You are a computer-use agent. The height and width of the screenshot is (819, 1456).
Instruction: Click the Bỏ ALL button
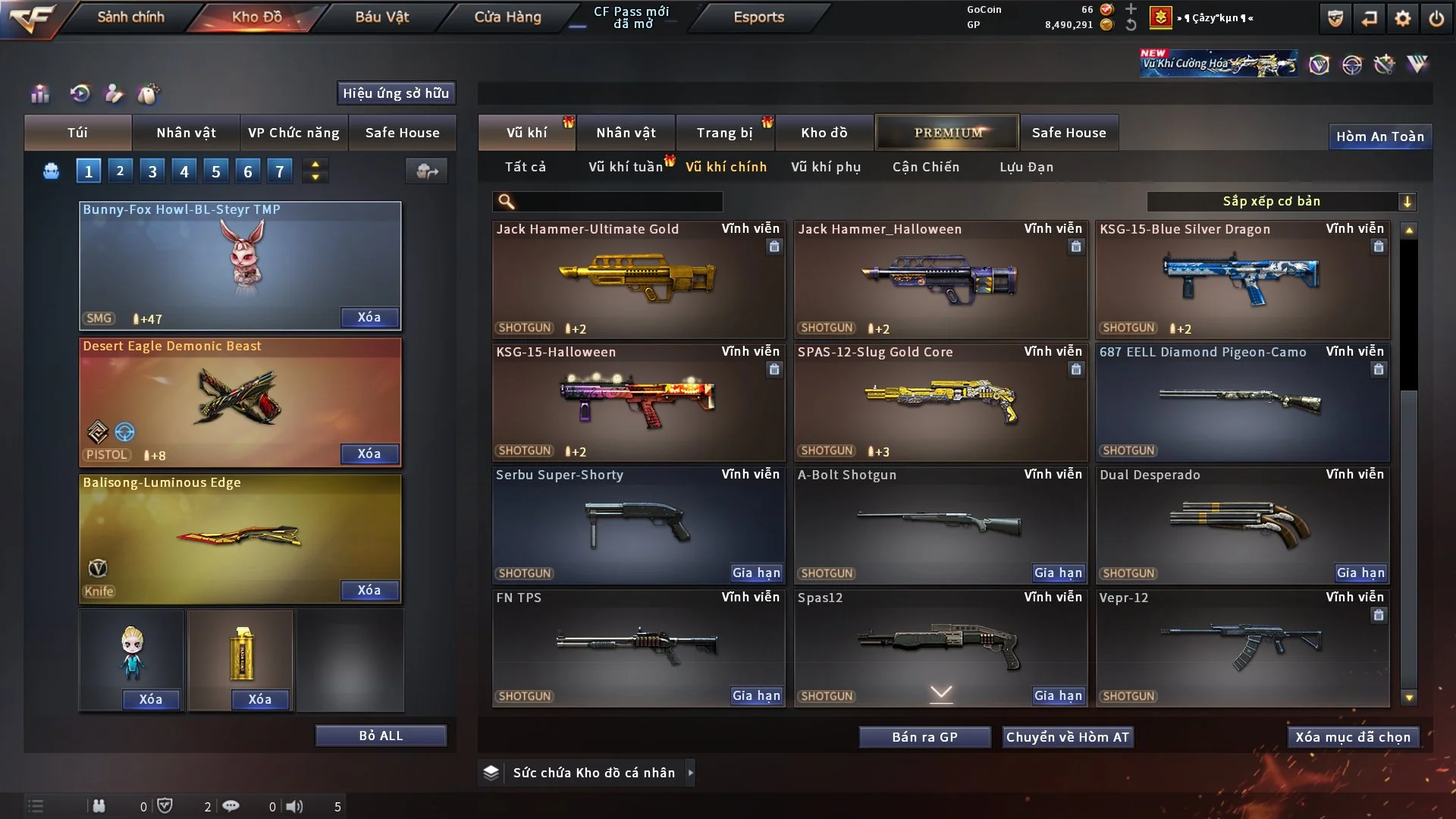(x=381, y=736)
